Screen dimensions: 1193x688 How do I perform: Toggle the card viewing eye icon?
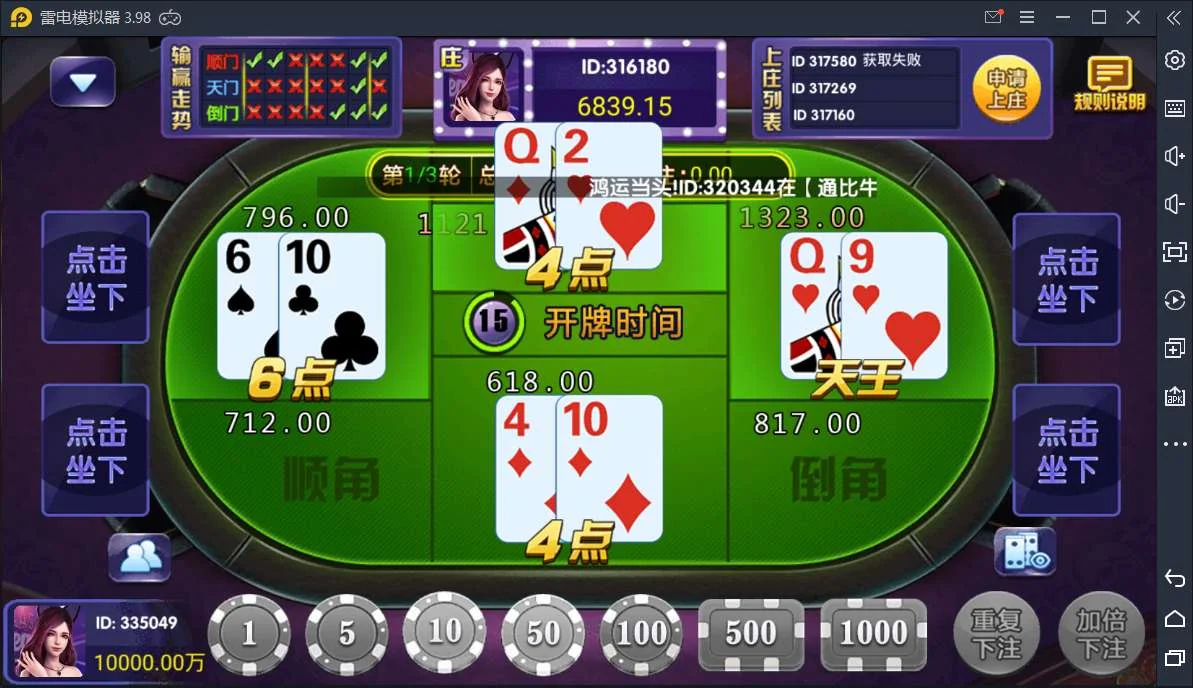pos(1024,552)
